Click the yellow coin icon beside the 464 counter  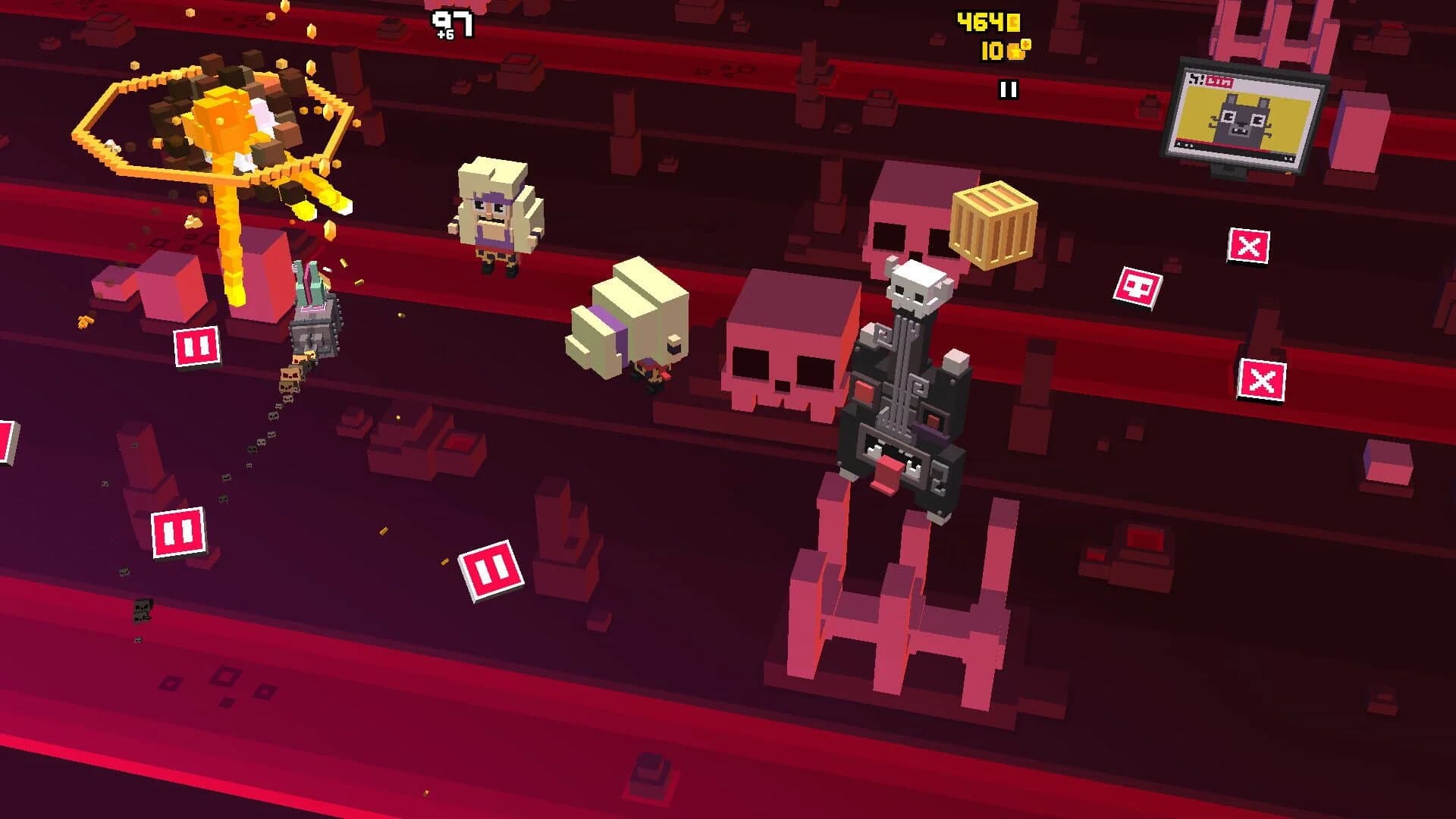coord(1014,21)
